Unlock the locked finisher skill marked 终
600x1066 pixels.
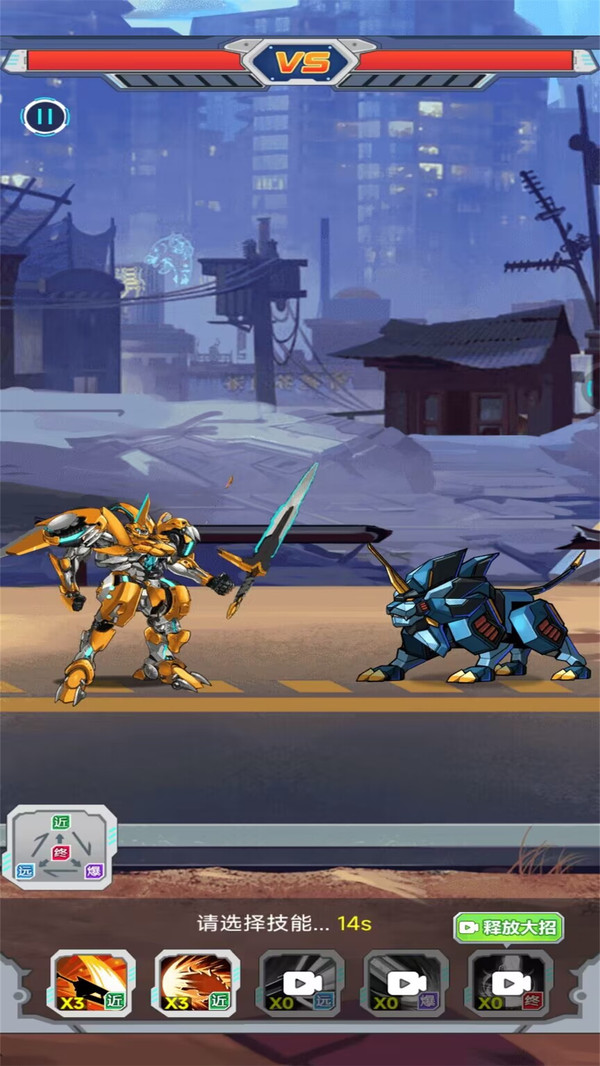[x=510, y=983]
